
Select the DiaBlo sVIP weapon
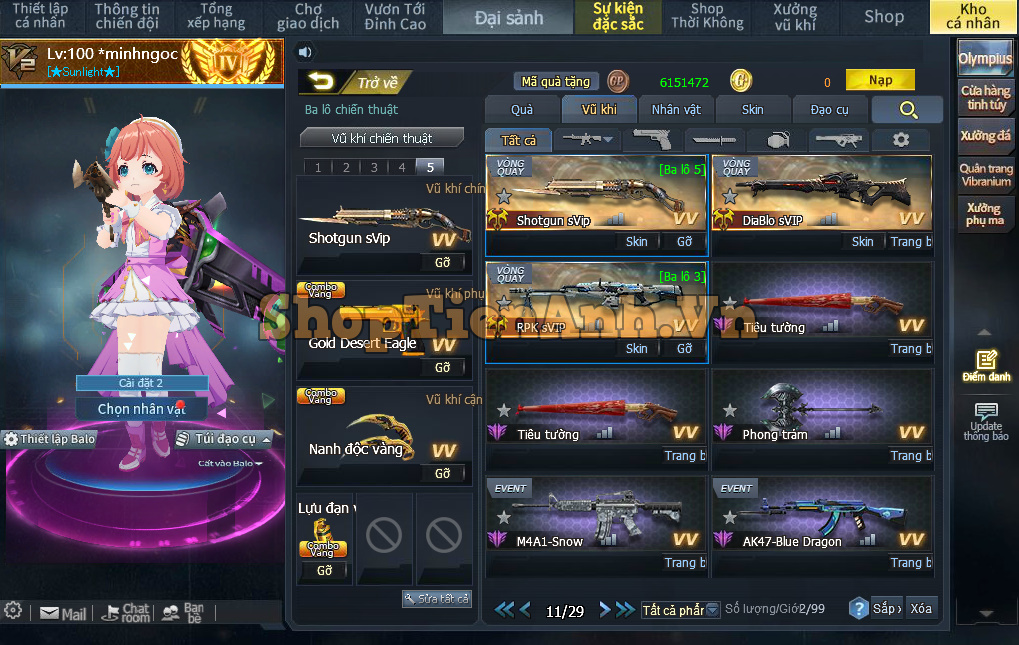822,197
